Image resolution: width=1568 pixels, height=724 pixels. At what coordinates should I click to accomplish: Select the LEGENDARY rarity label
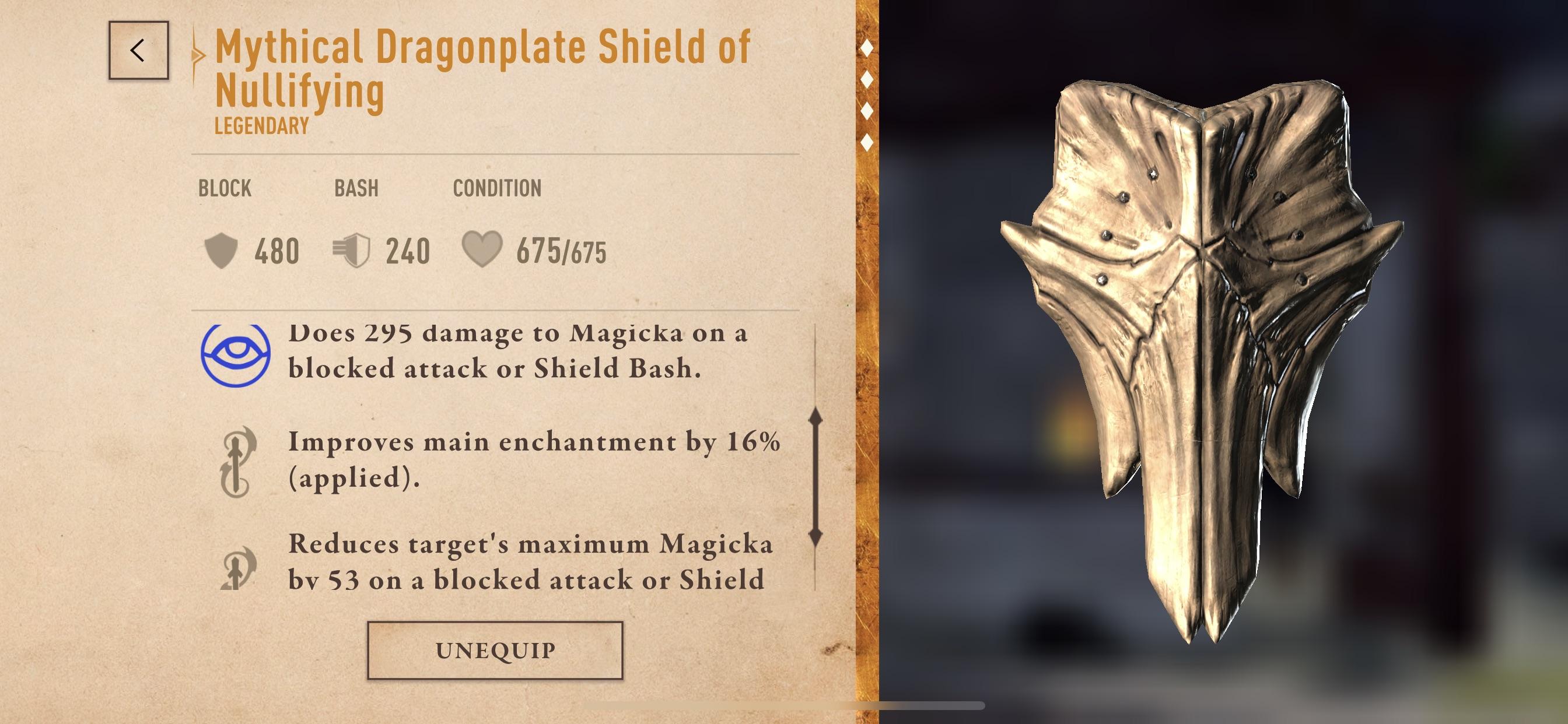coord(260,126)
